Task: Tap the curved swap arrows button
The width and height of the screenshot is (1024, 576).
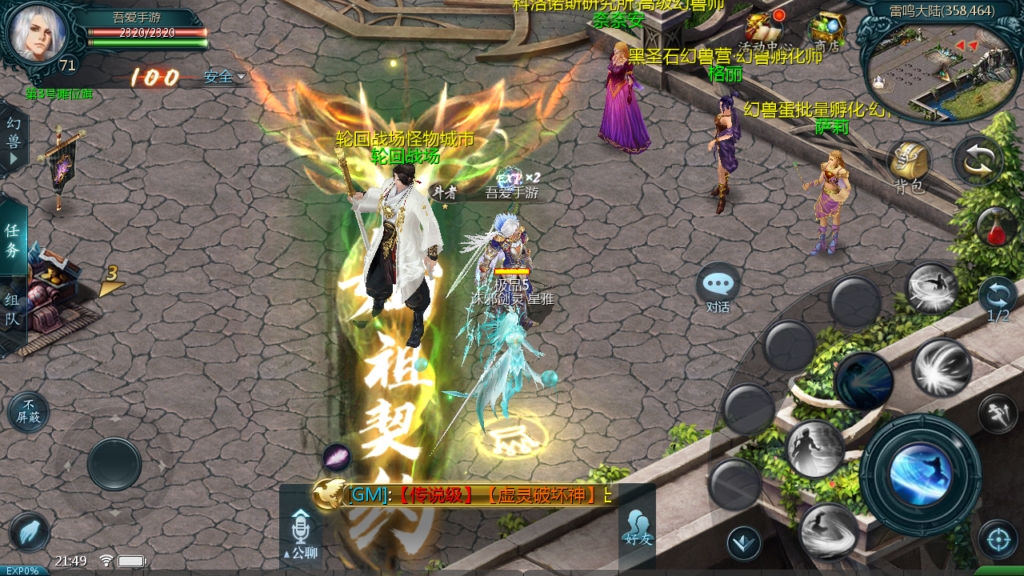Action: [976, 161]
